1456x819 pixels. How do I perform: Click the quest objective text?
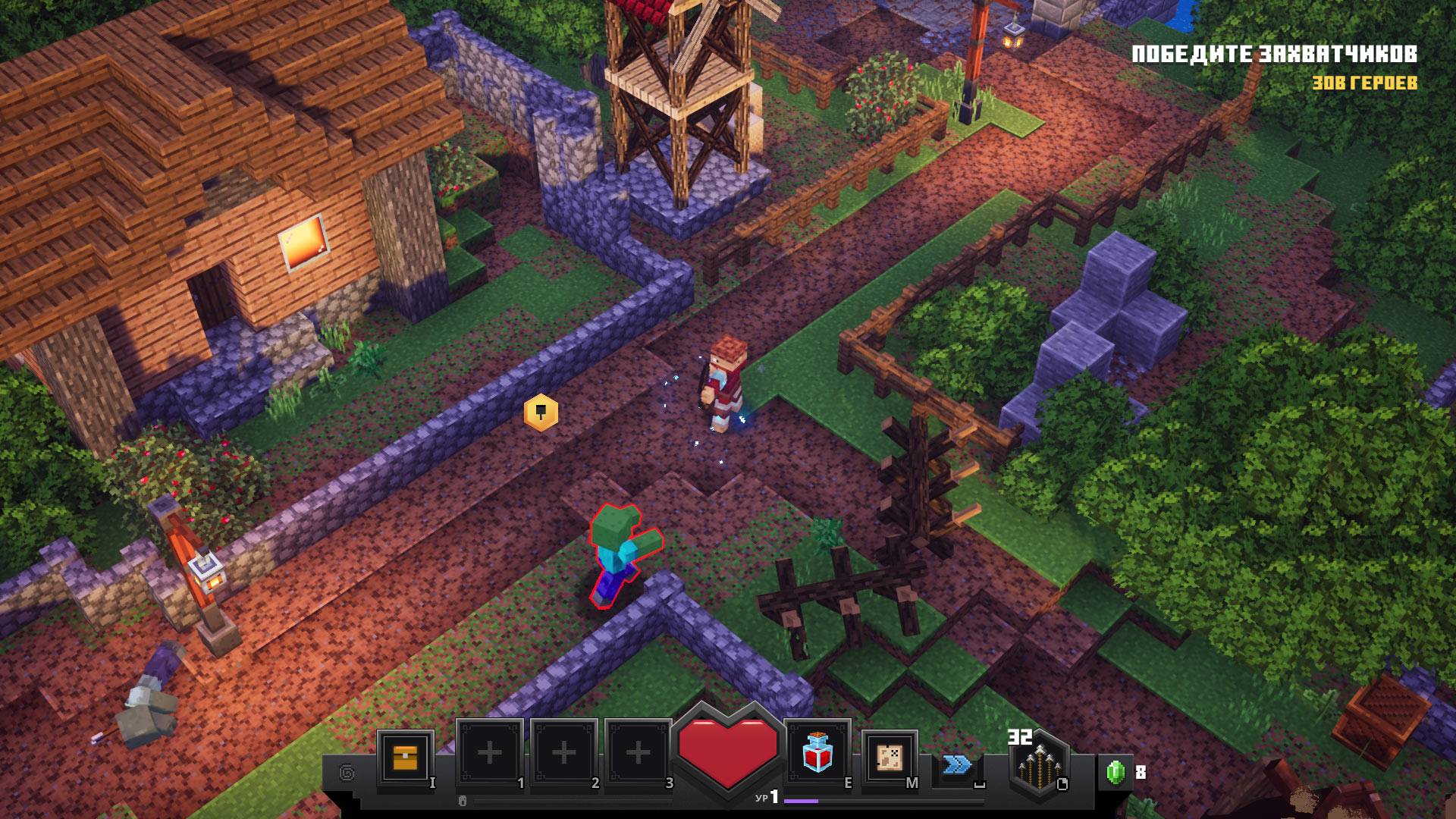(1274, 55)
